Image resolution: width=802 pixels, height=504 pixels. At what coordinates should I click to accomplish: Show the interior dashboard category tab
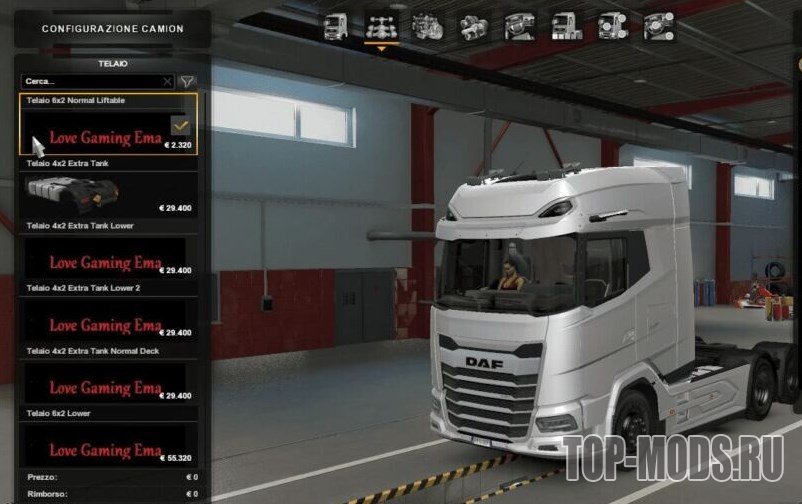click(x=517, y=28)
